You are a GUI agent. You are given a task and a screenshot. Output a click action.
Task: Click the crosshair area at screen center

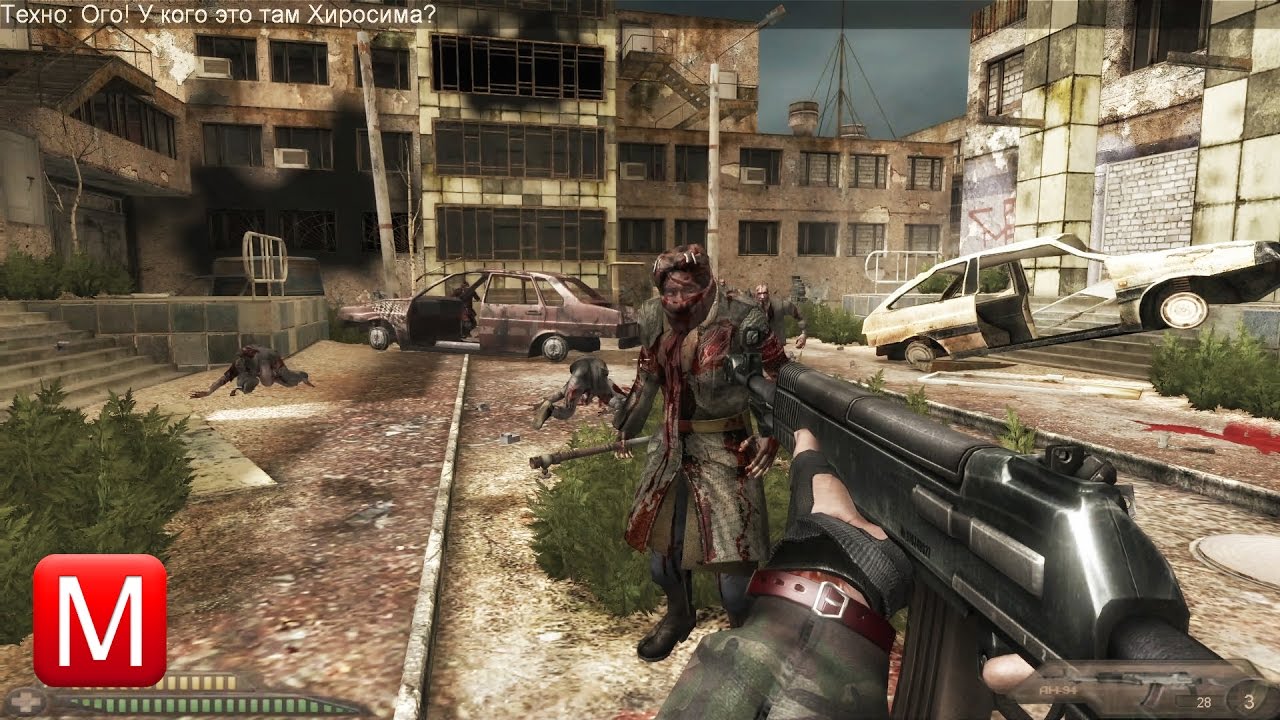pyautogui.click(x=640, y=360)
